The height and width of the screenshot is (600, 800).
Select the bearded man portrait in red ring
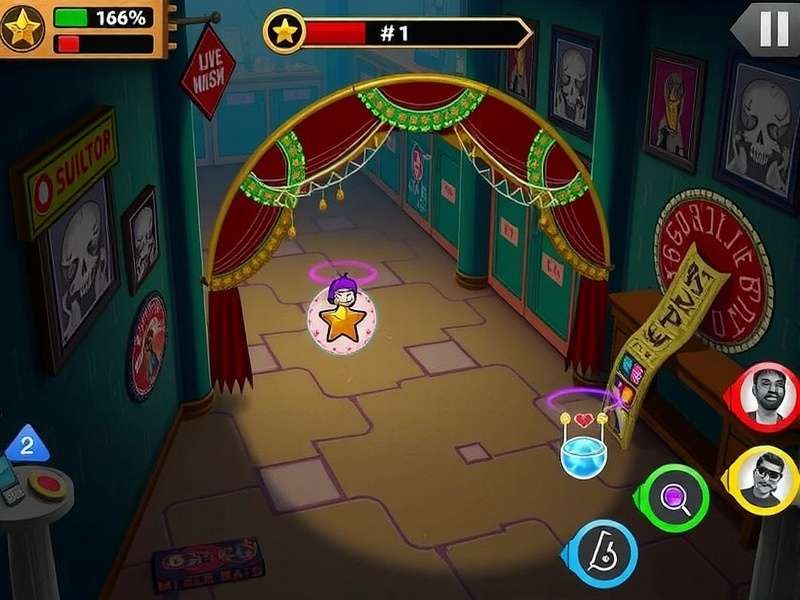(x=767, y=392)
